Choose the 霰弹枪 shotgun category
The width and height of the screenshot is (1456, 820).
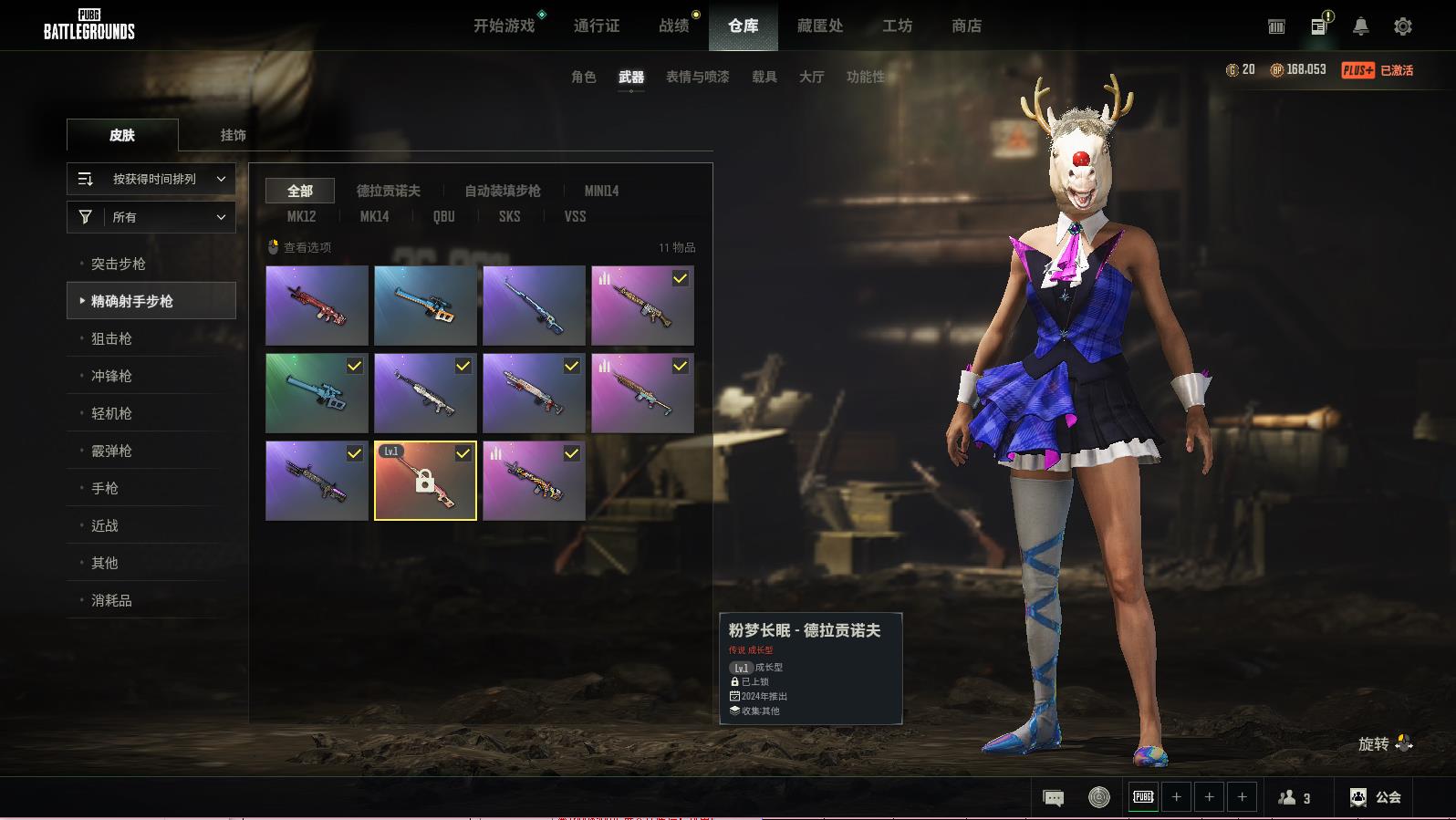tap(111, 451)
